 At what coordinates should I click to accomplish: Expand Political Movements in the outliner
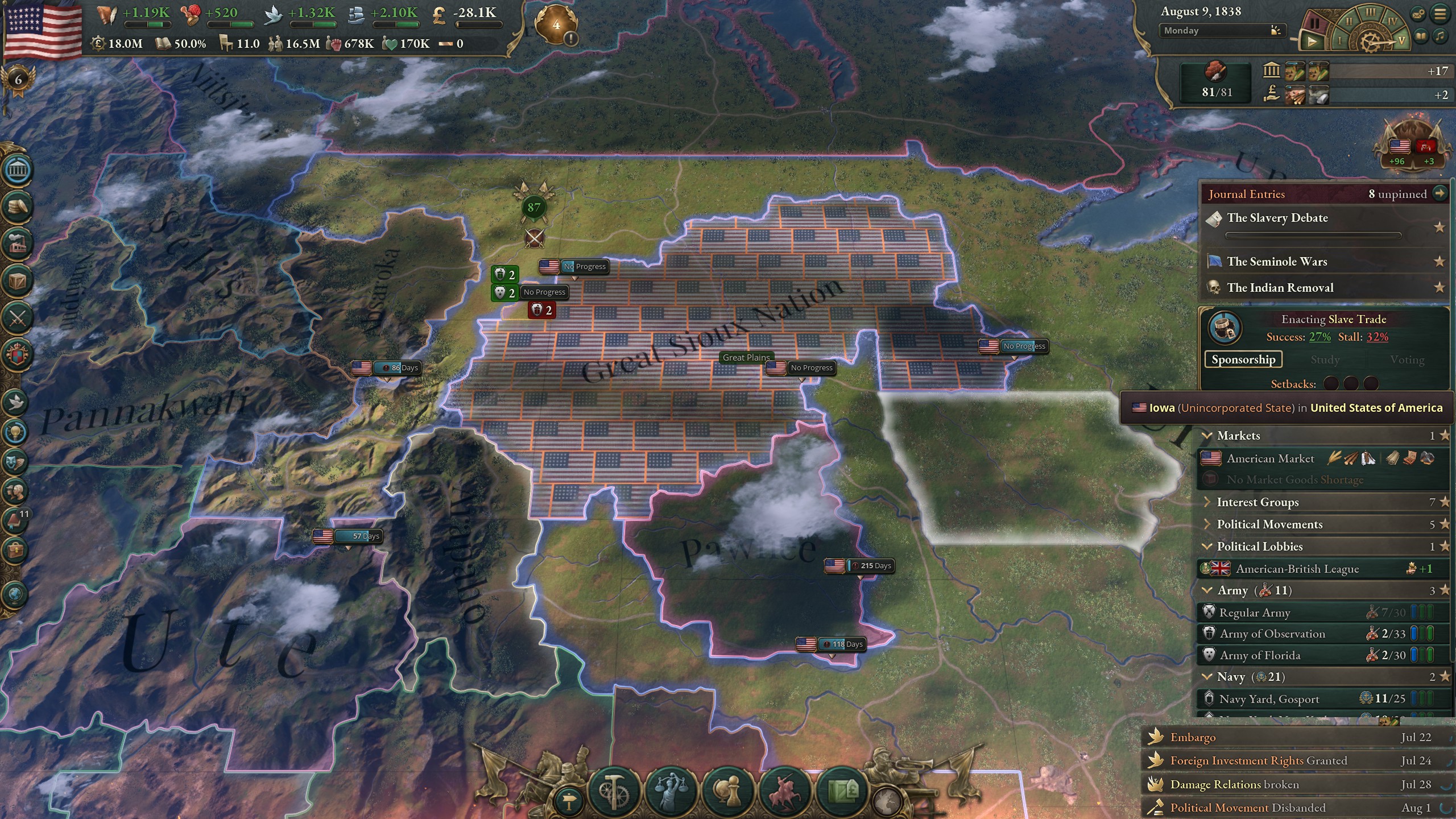1207,524
